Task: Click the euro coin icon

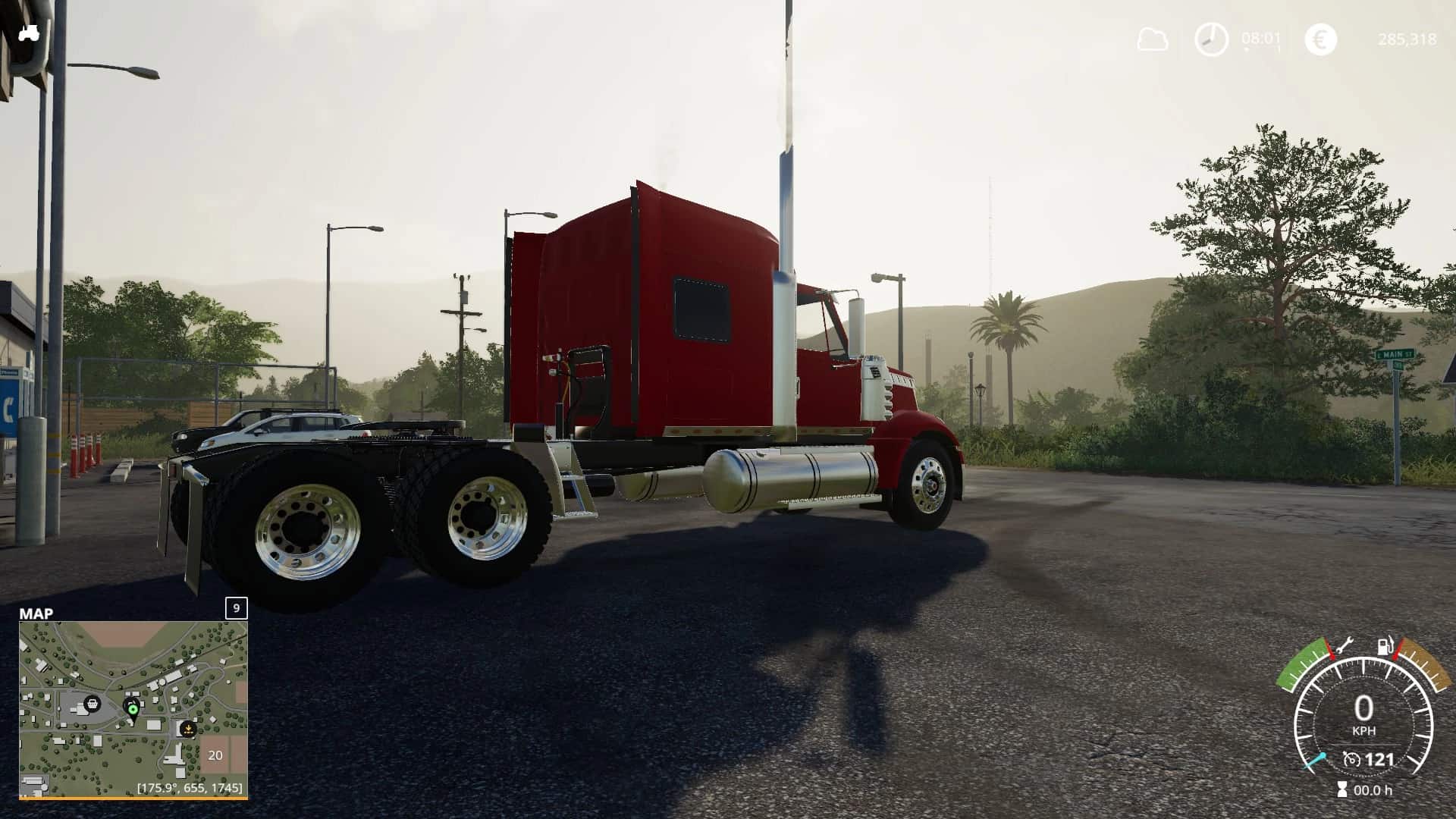Action: [x=1319, y=38]
